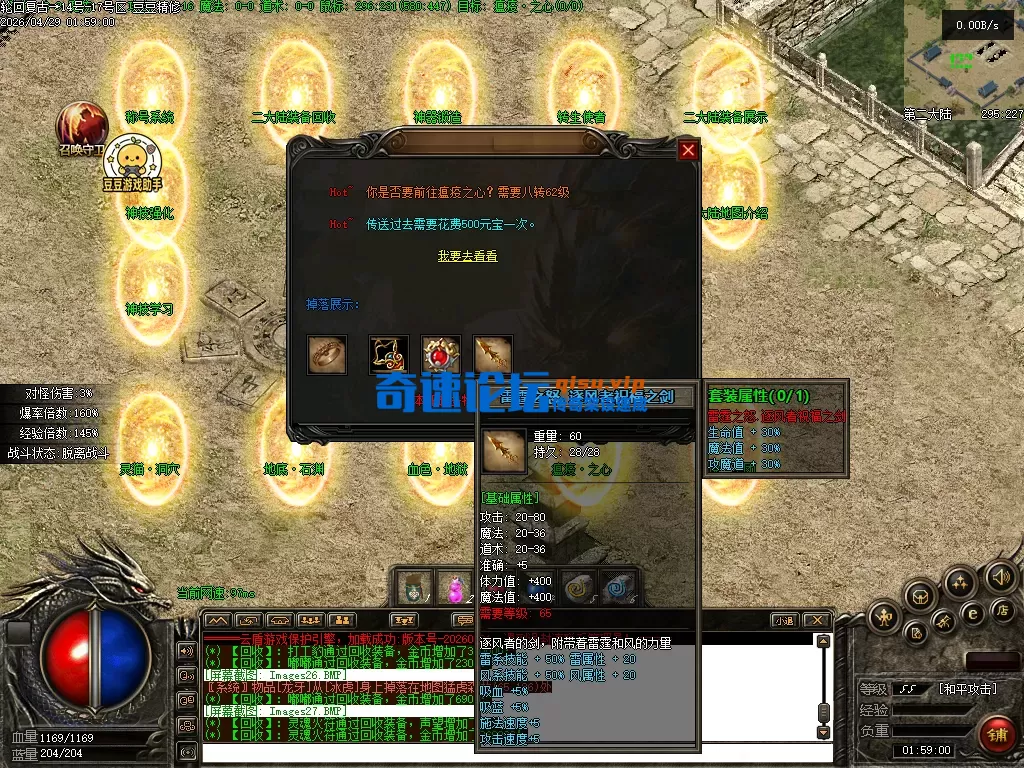Use the pink gourd potion hotbar slot

pos(455,588)
